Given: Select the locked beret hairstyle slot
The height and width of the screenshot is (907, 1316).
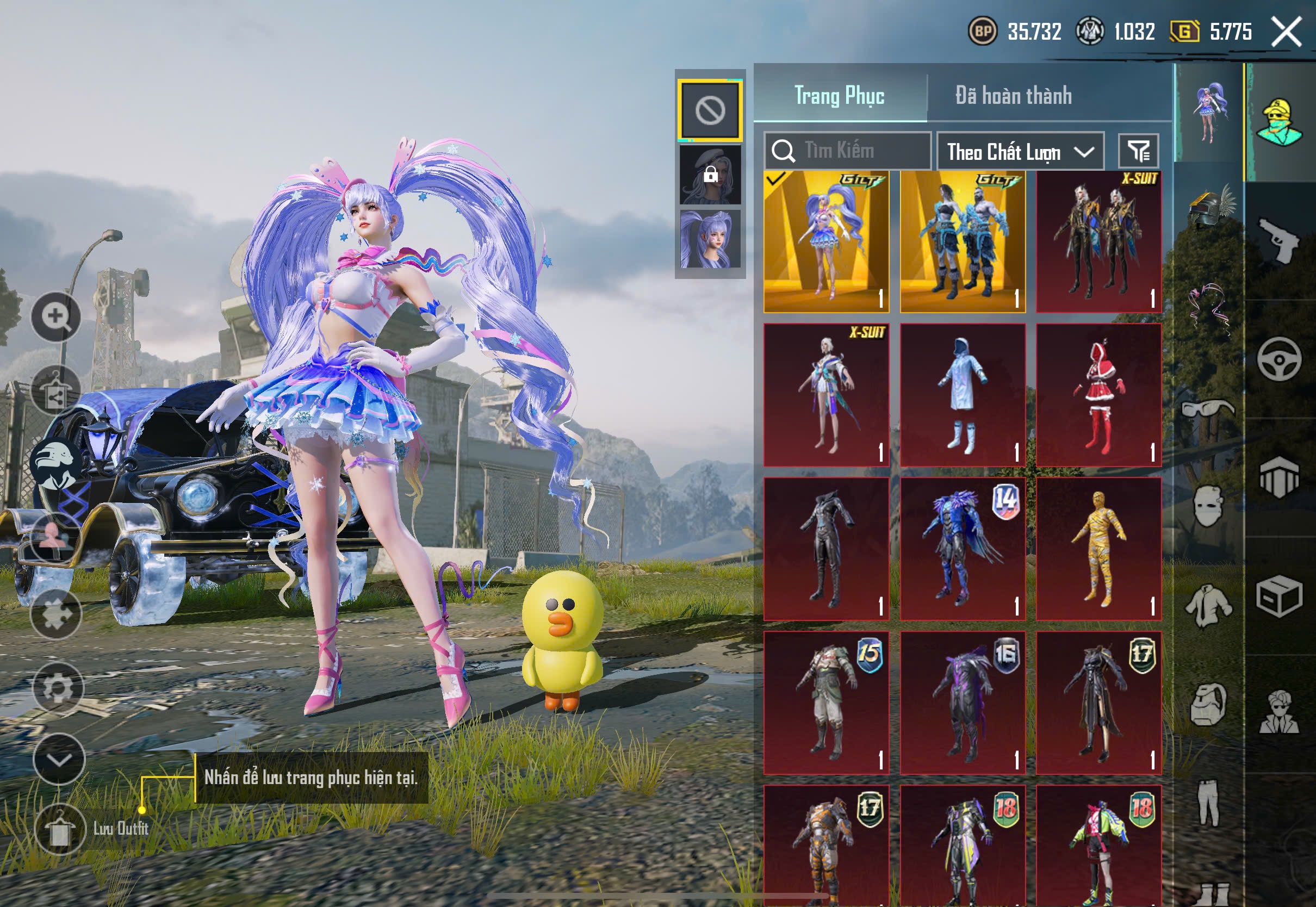Looking at the screenshot, I should pos(710,175).
